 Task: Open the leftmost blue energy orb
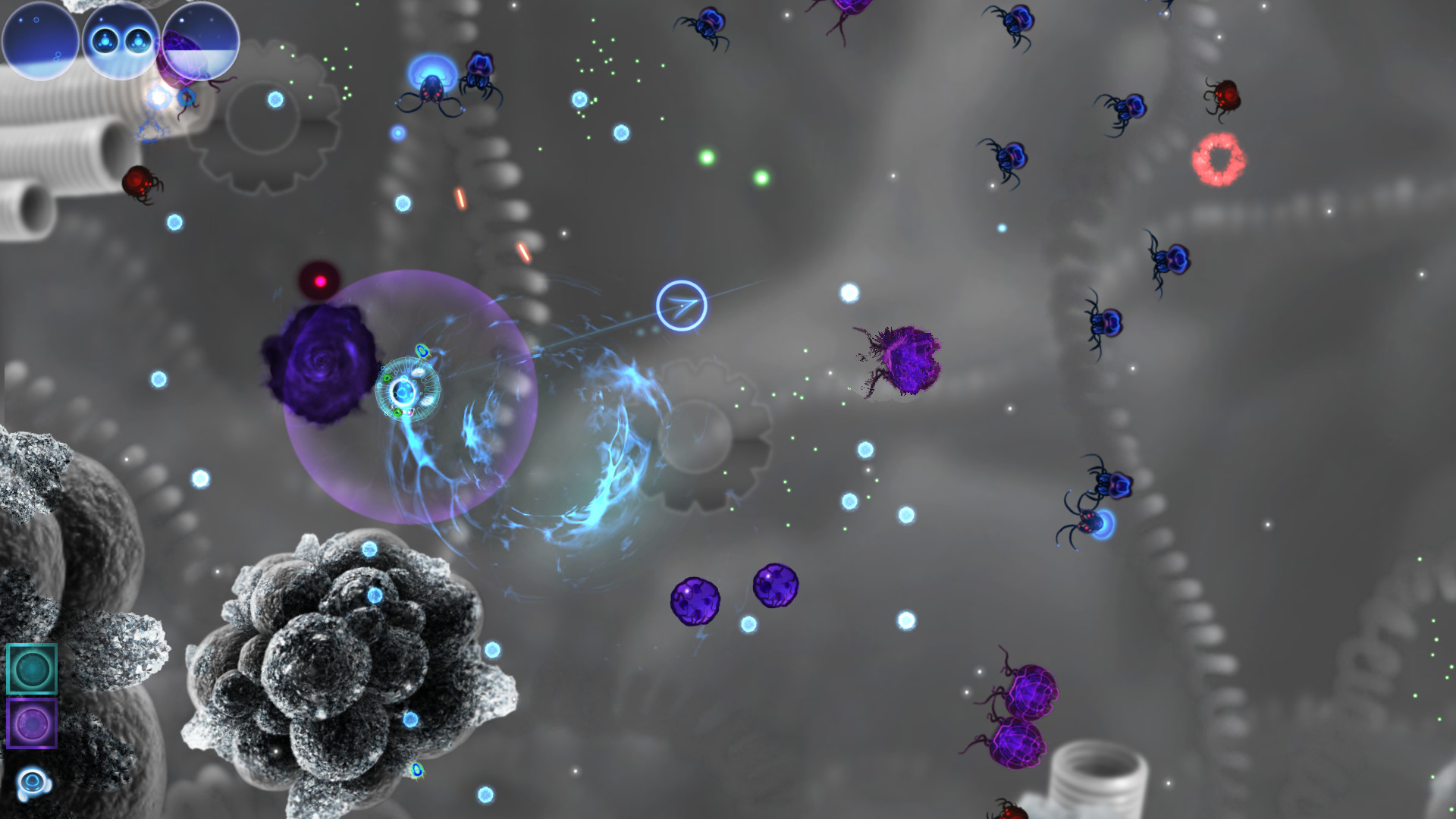point(42,42)
